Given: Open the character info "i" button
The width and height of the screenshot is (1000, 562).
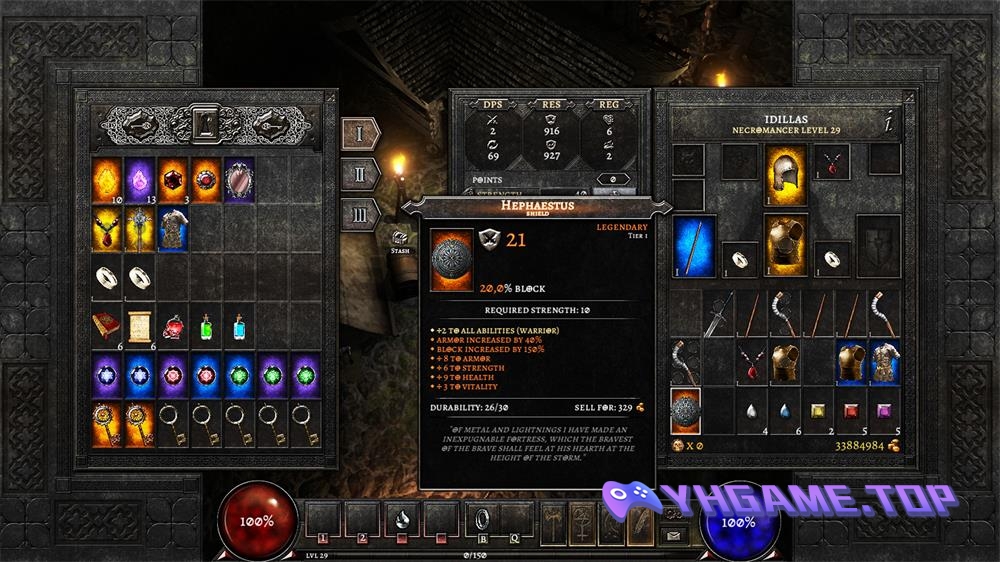Looking at the screenshot, I should tap(887, 124).
